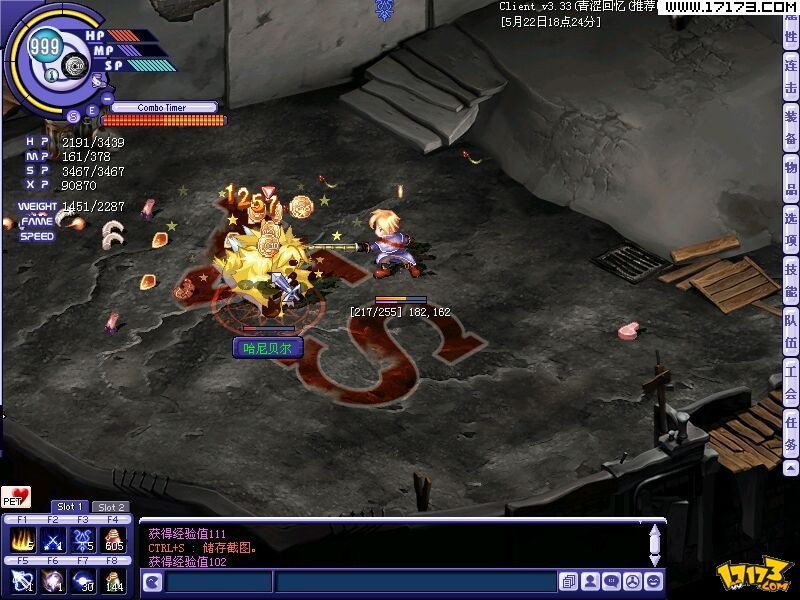Select the Slot 1 hotbar tab

(x=69, y=507)
